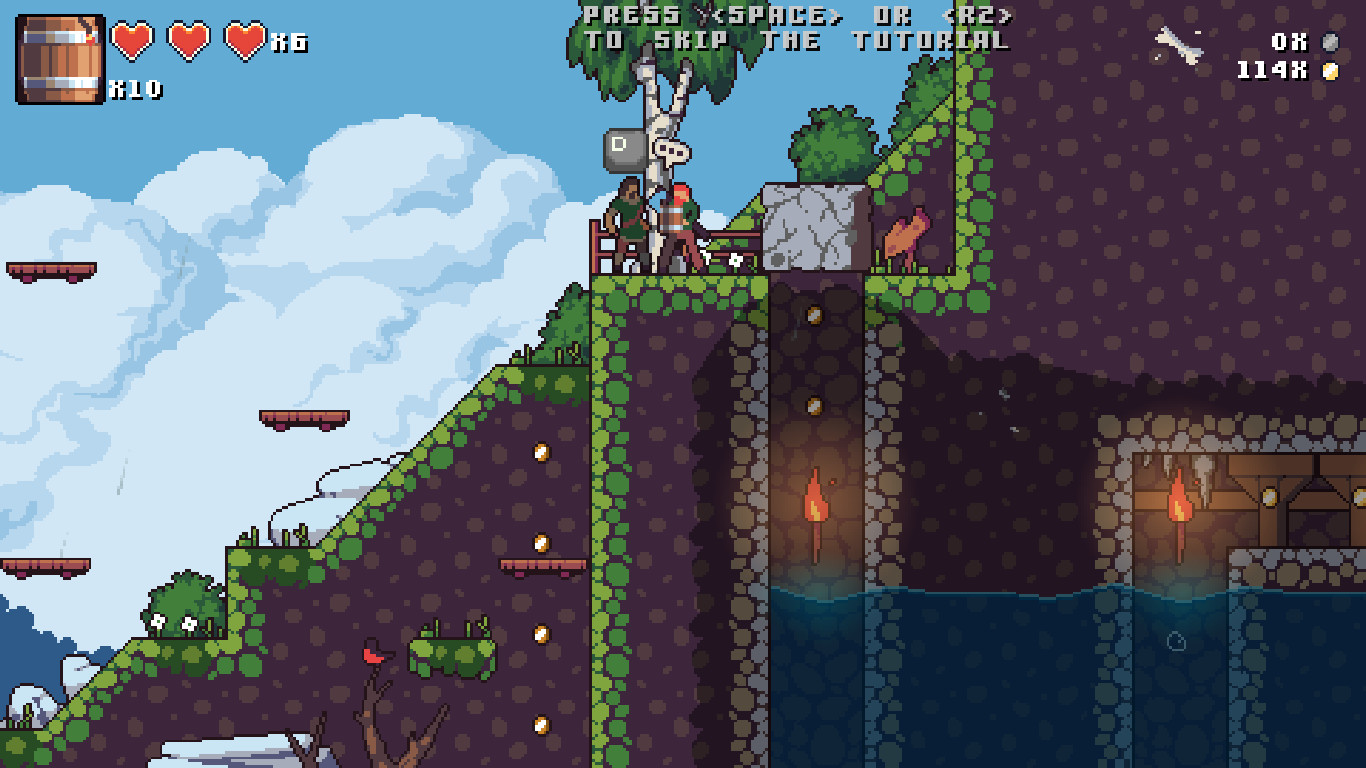Click the coin counter icon showing 114x

tap(1330, 70)
